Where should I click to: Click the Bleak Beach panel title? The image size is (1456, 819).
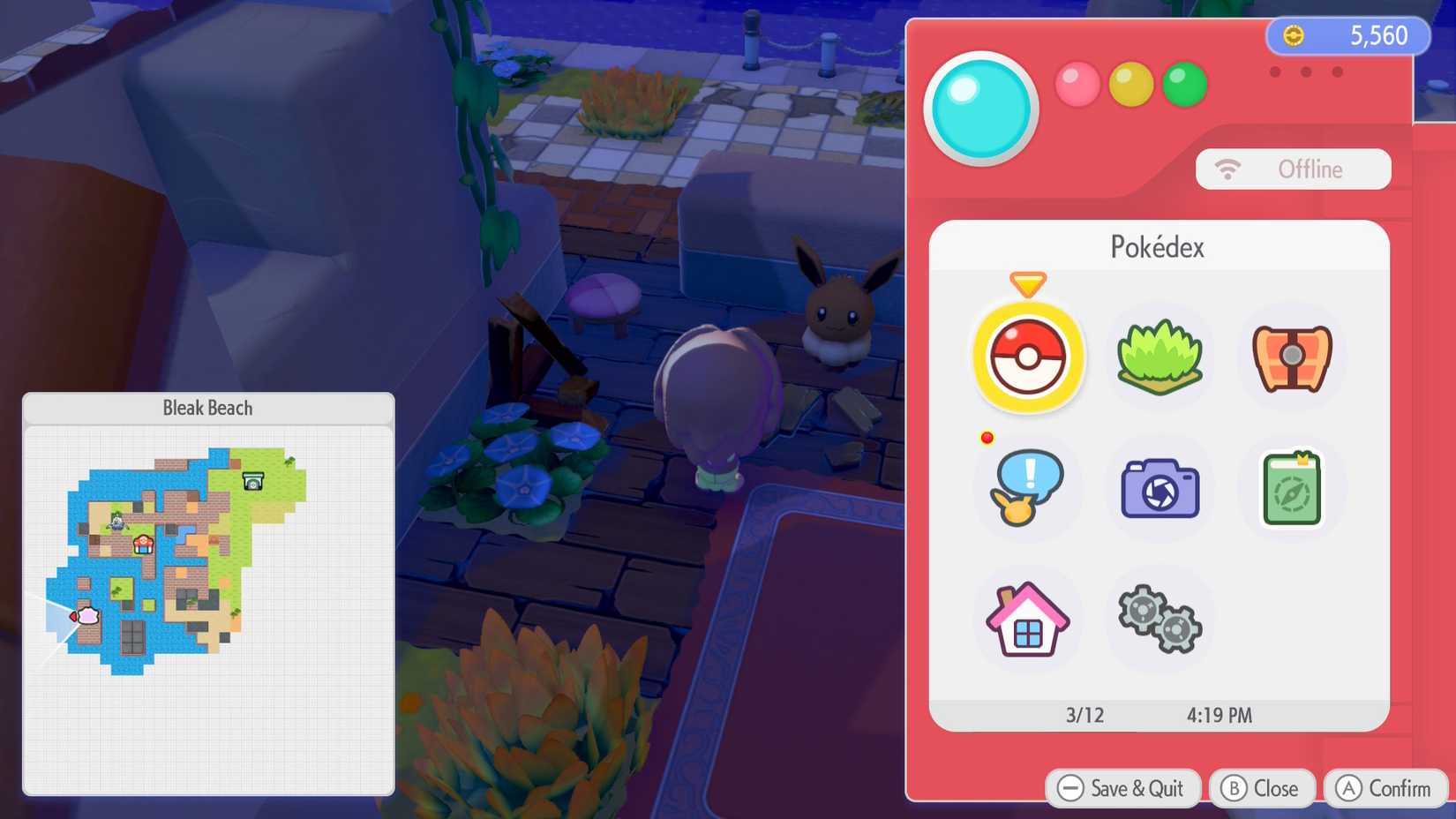click(207, 408)
